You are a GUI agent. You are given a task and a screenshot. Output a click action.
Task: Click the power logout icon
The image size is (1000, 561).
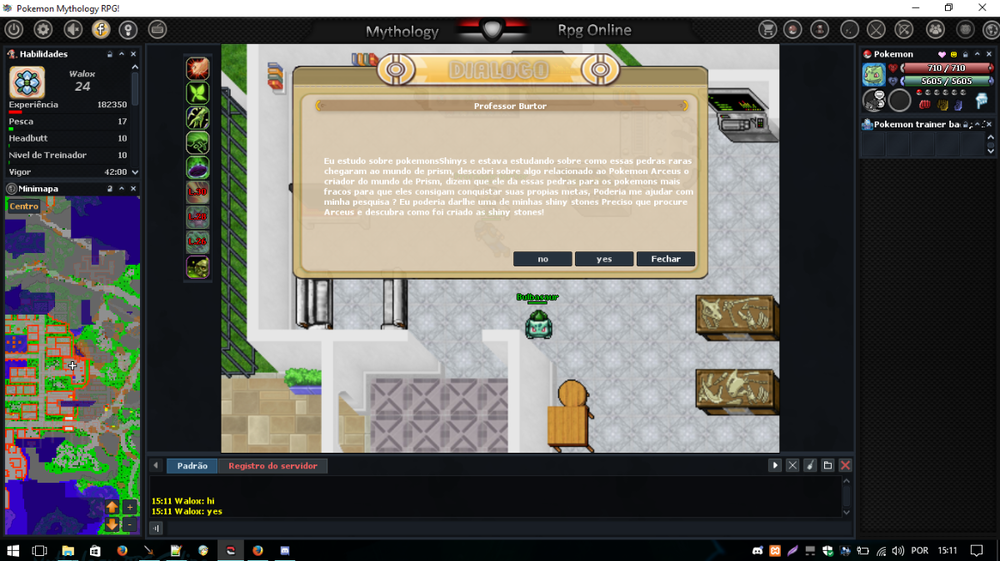point(14,30)
